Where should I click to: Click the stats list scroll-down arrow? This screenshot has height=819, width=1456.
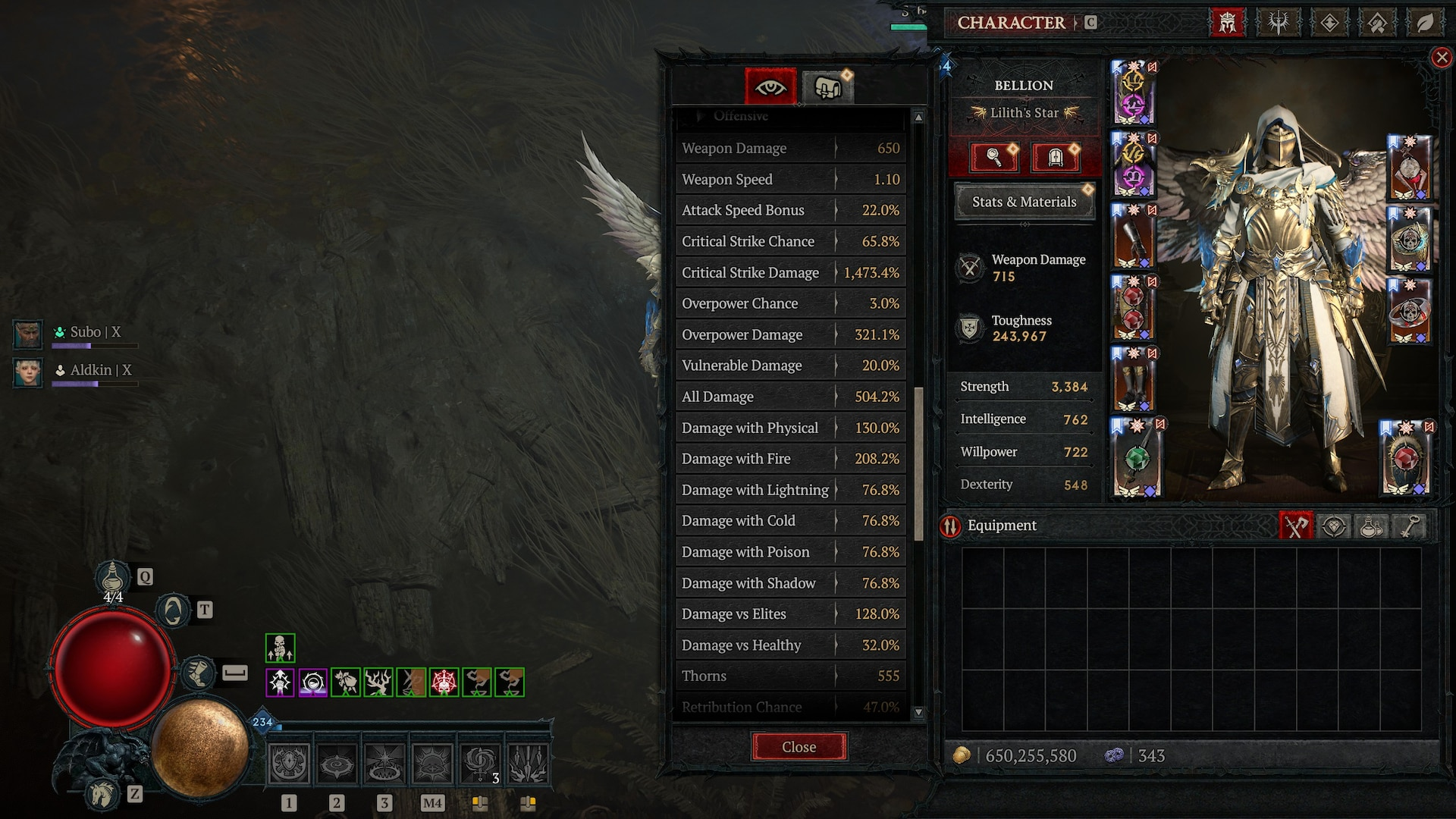click(x=918, y=712)
